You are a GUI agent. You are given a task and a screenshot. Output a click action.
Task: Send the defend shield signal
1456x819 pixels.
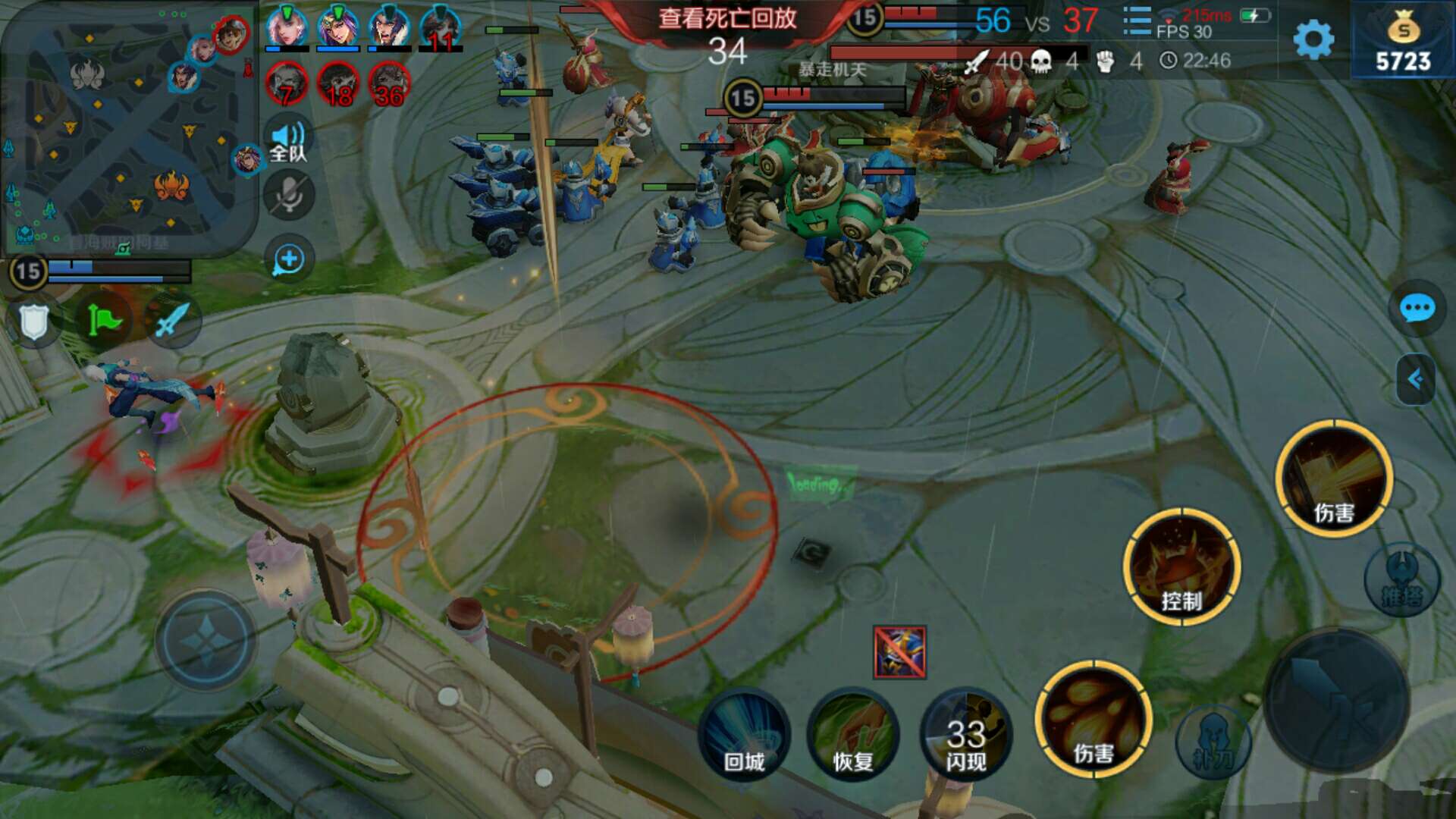(33, 322)
